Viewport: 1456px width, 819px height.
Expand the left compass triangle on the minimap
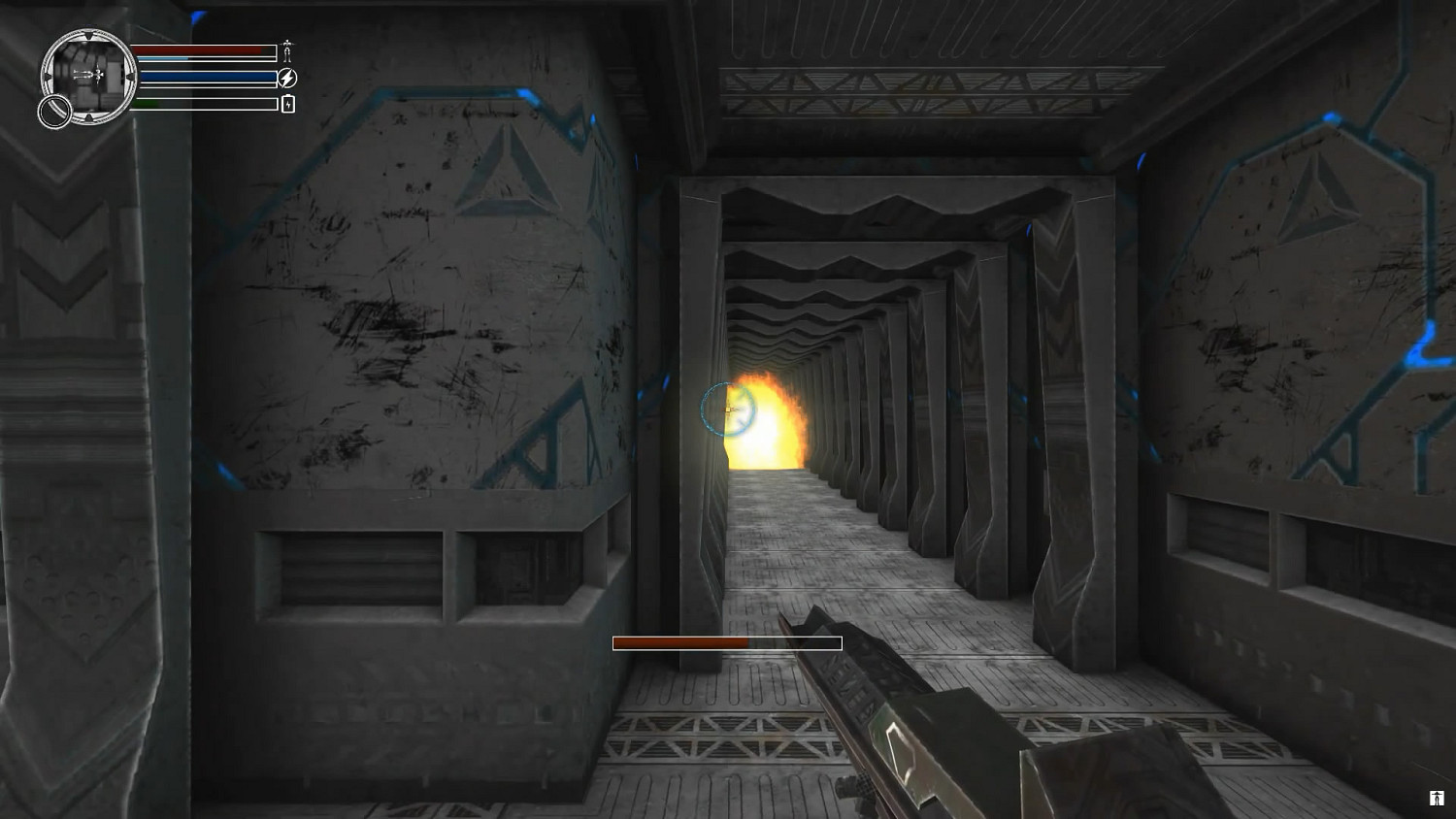coord(50,77)
